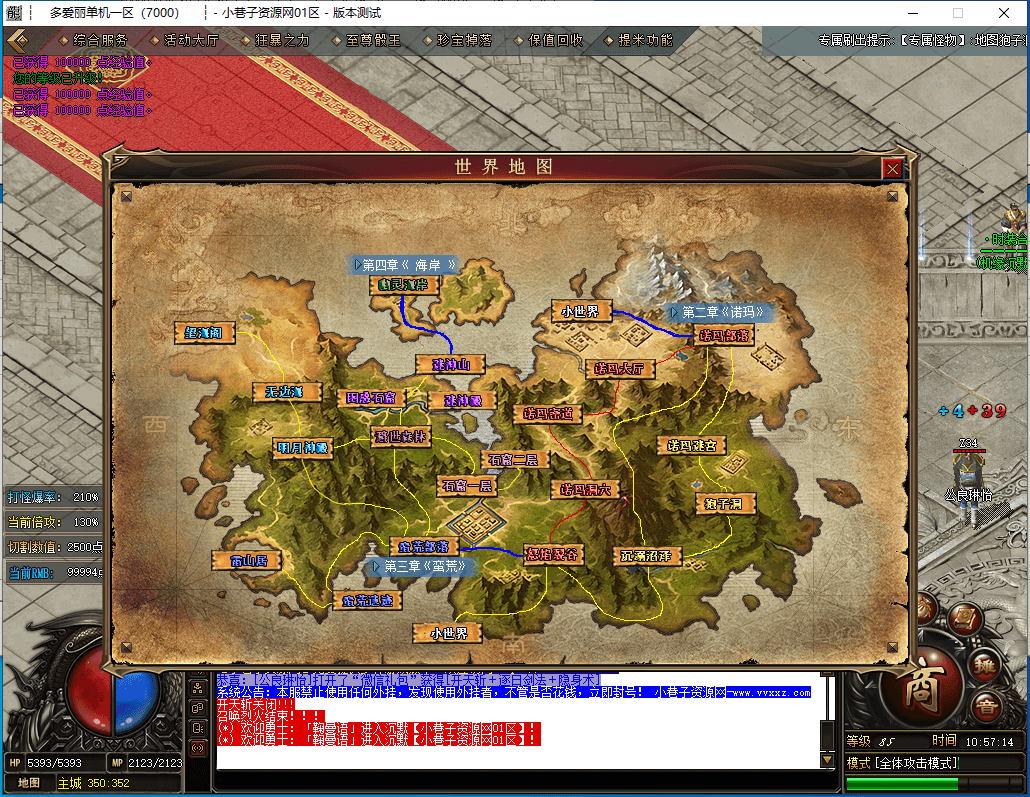Select the 望海阁 map location

pyautogui.click(x=204, y=332)
